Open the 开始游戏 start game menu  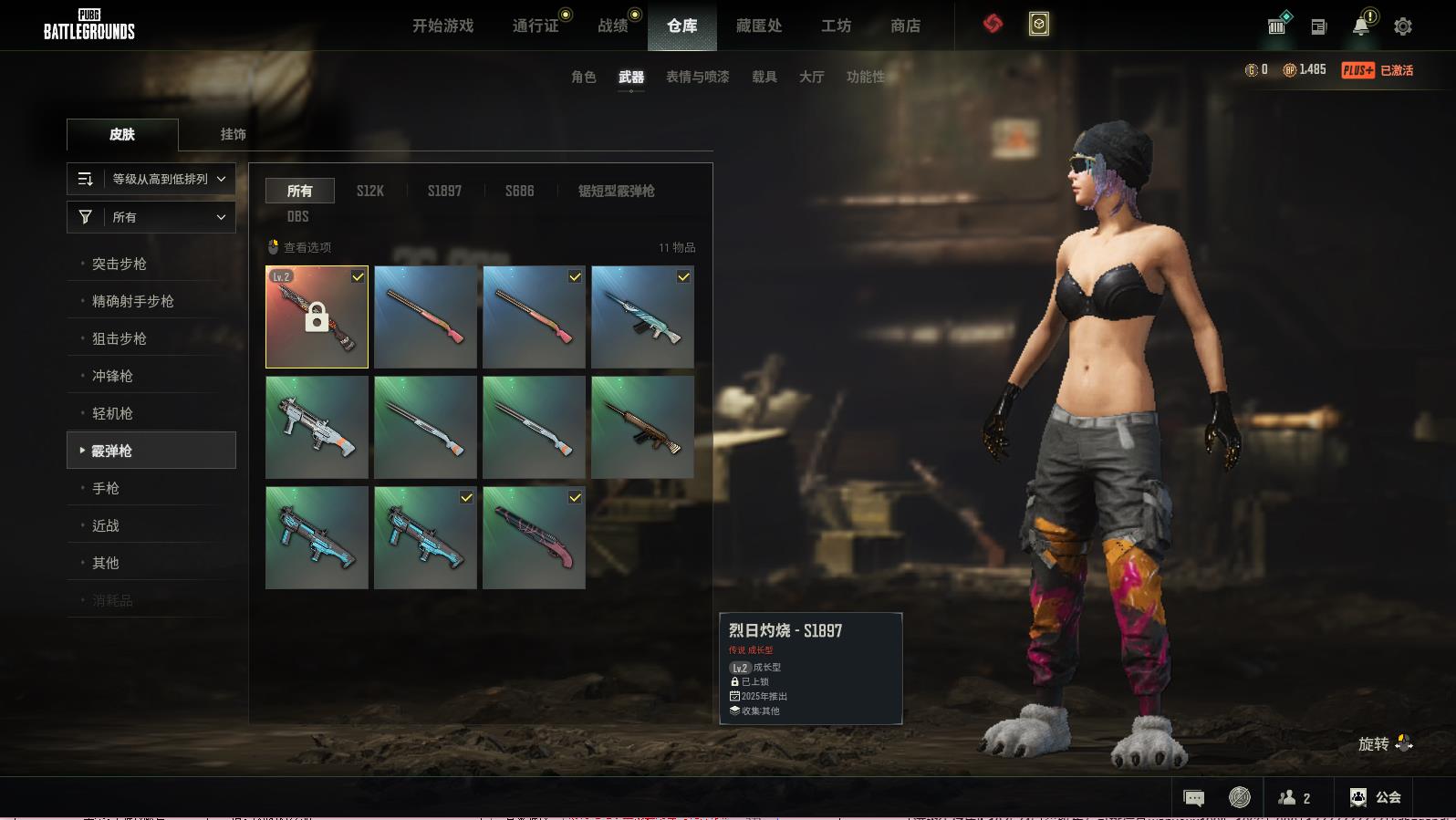click(x=442, y=26)
